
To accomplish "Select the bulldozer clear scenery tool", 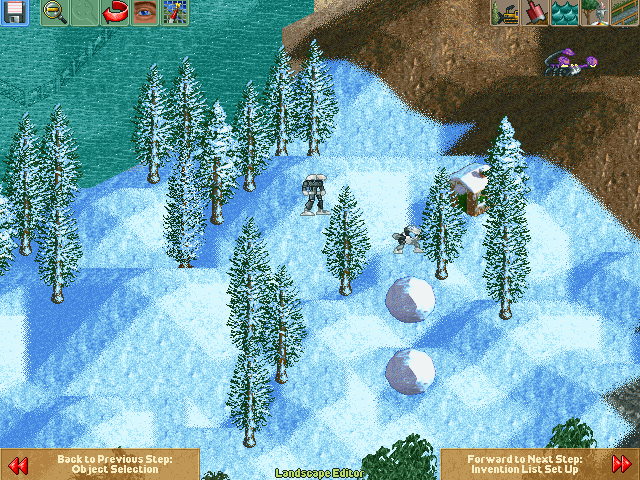I will 504,13.
